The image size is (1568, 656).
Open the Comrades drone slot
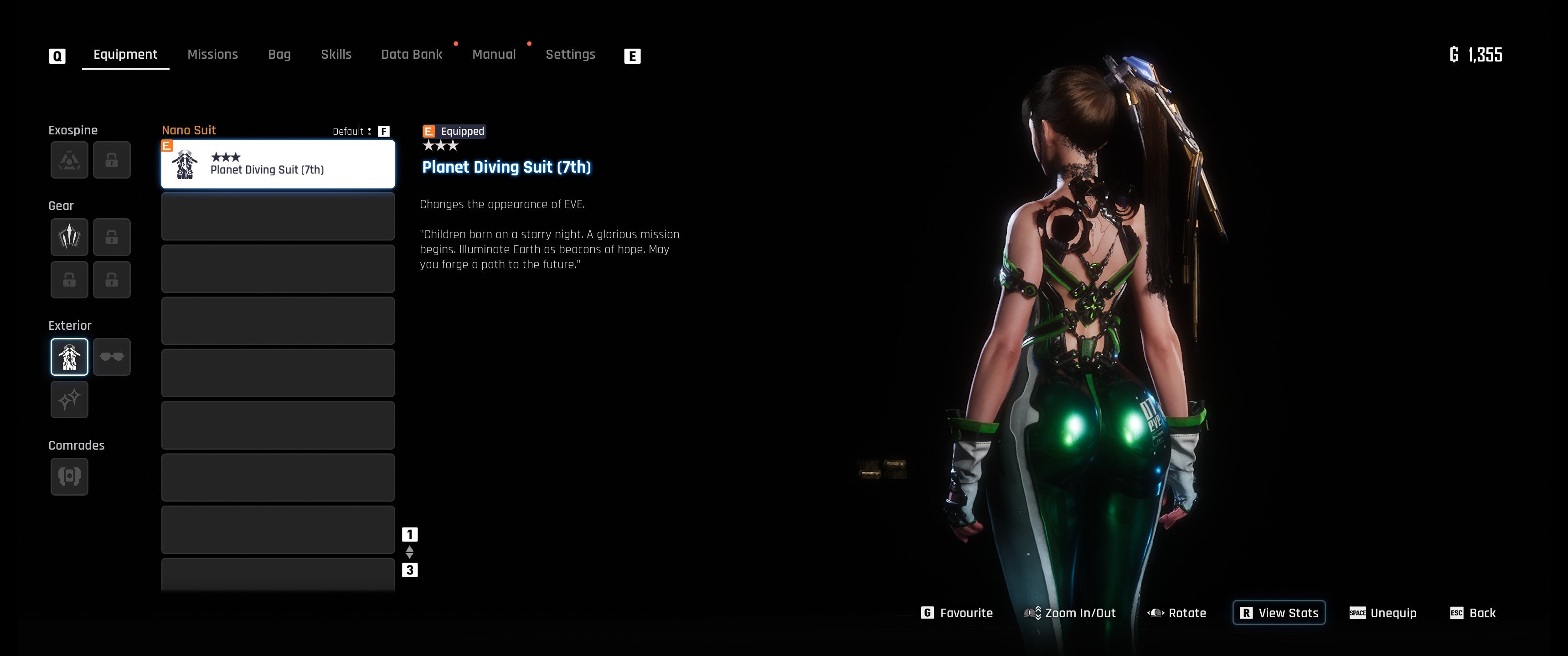point(69,477)
